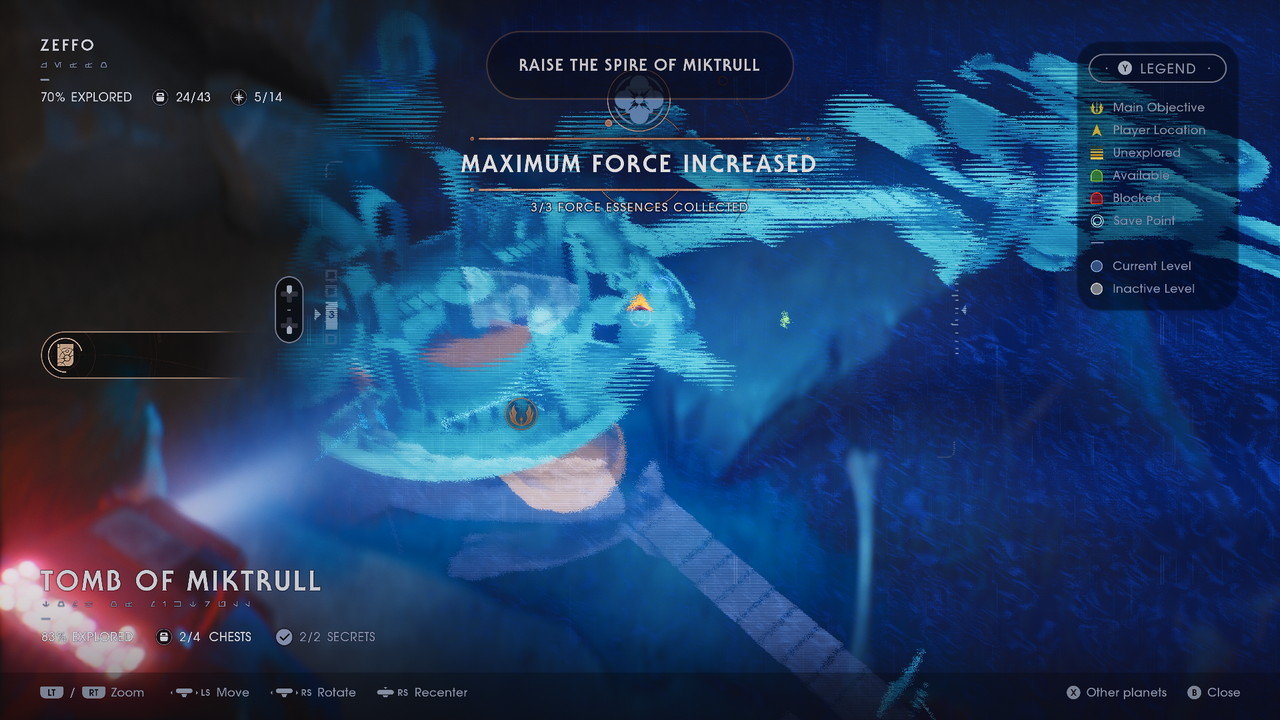The width and height of the screenshot is (1280, 720).
Task: Open the Raise the Spire of Miktrull objective
Action: [x=639, y=65]
